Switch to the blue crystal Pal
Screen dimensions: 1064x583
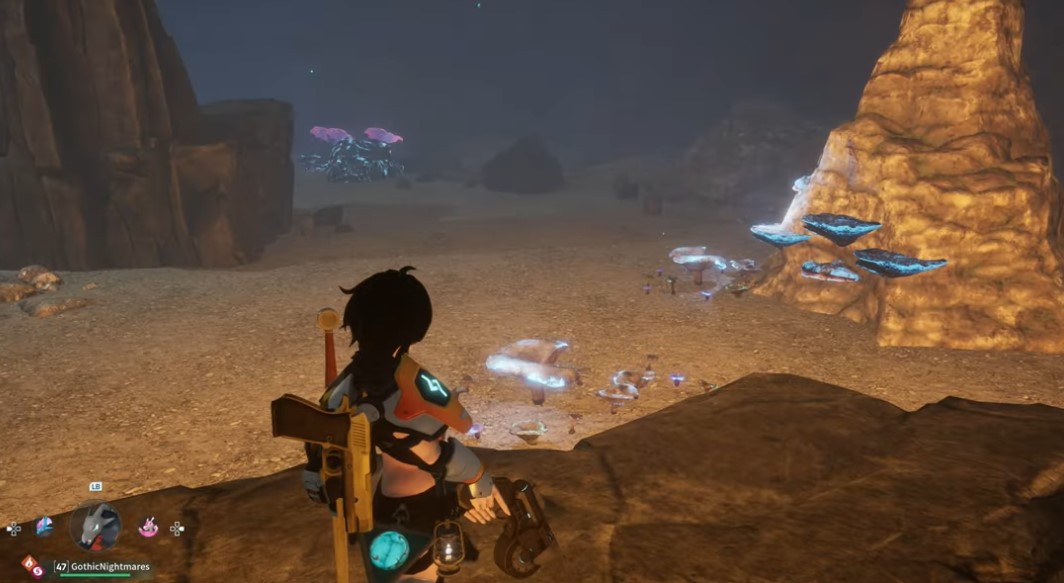pyautogui.click(x=44, y=526)
